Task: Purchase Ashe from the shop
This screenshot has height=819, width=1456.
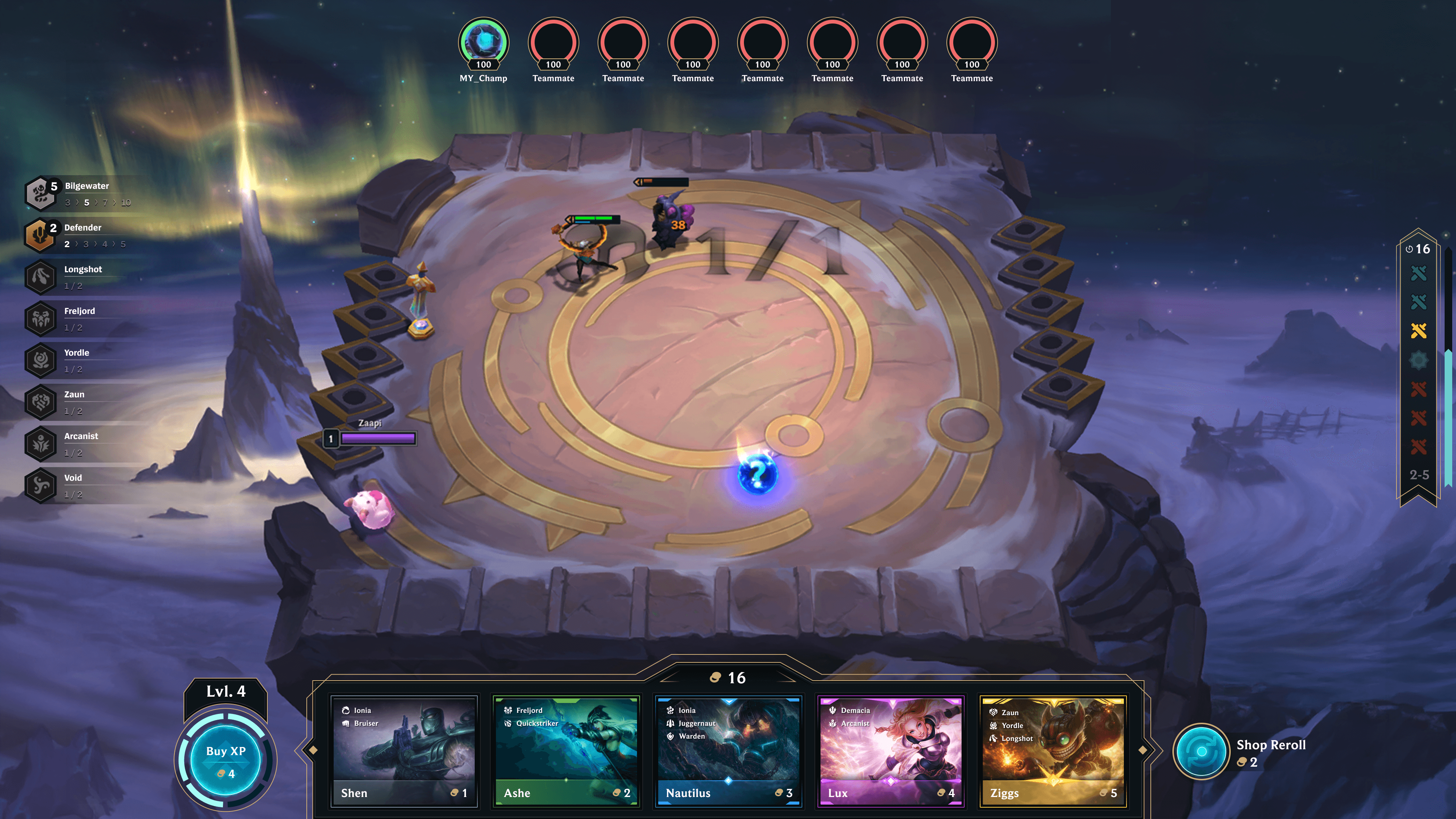Action: point(566,751)
